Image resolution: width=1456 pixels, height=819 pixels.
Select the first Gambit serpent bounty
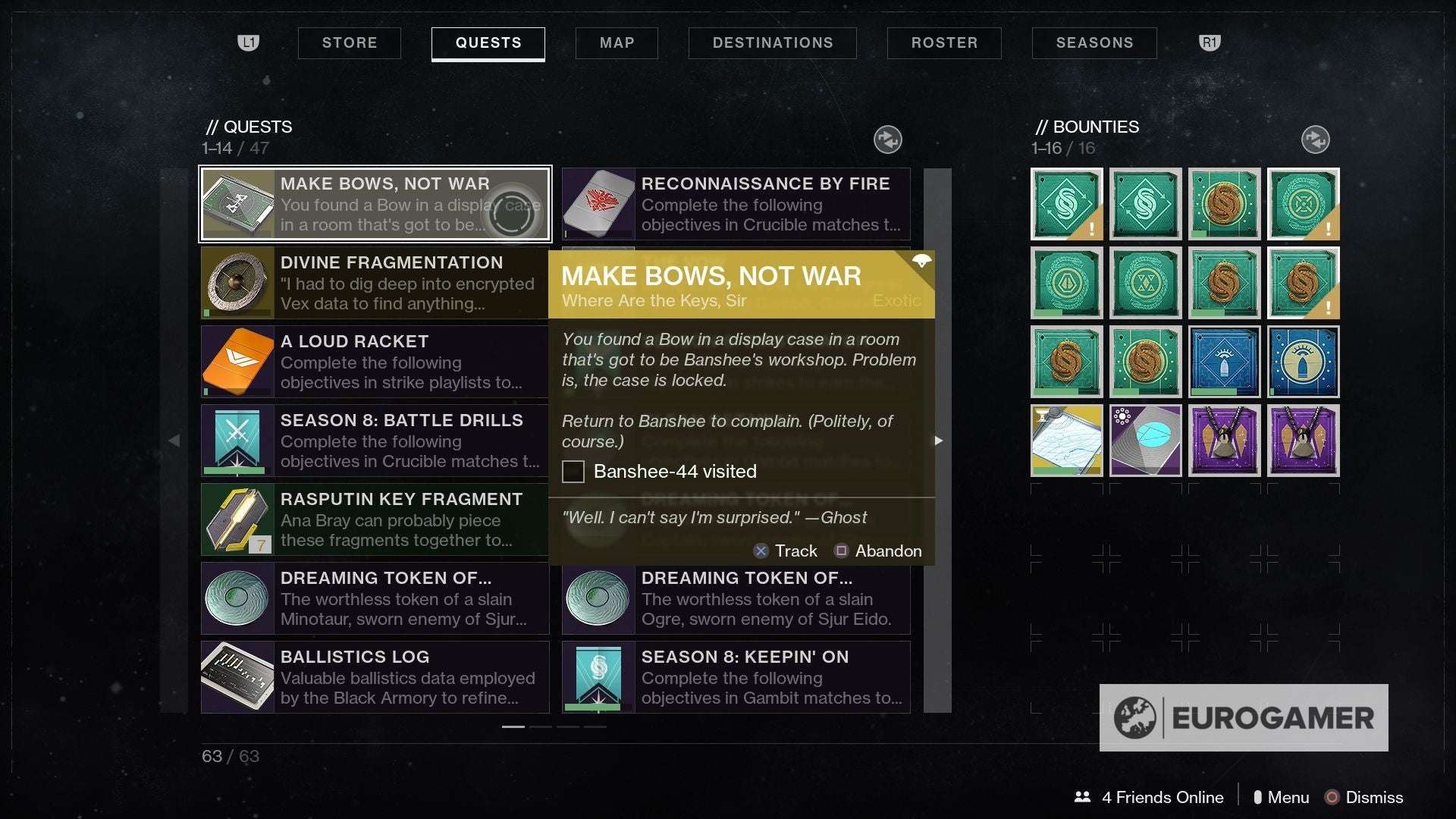(x=1065, y=204)
